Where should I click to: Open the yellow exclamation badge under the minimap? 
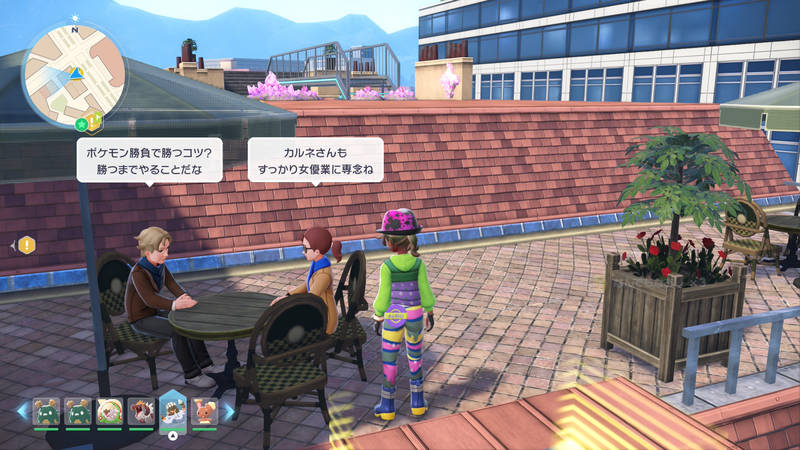point(94,122)
